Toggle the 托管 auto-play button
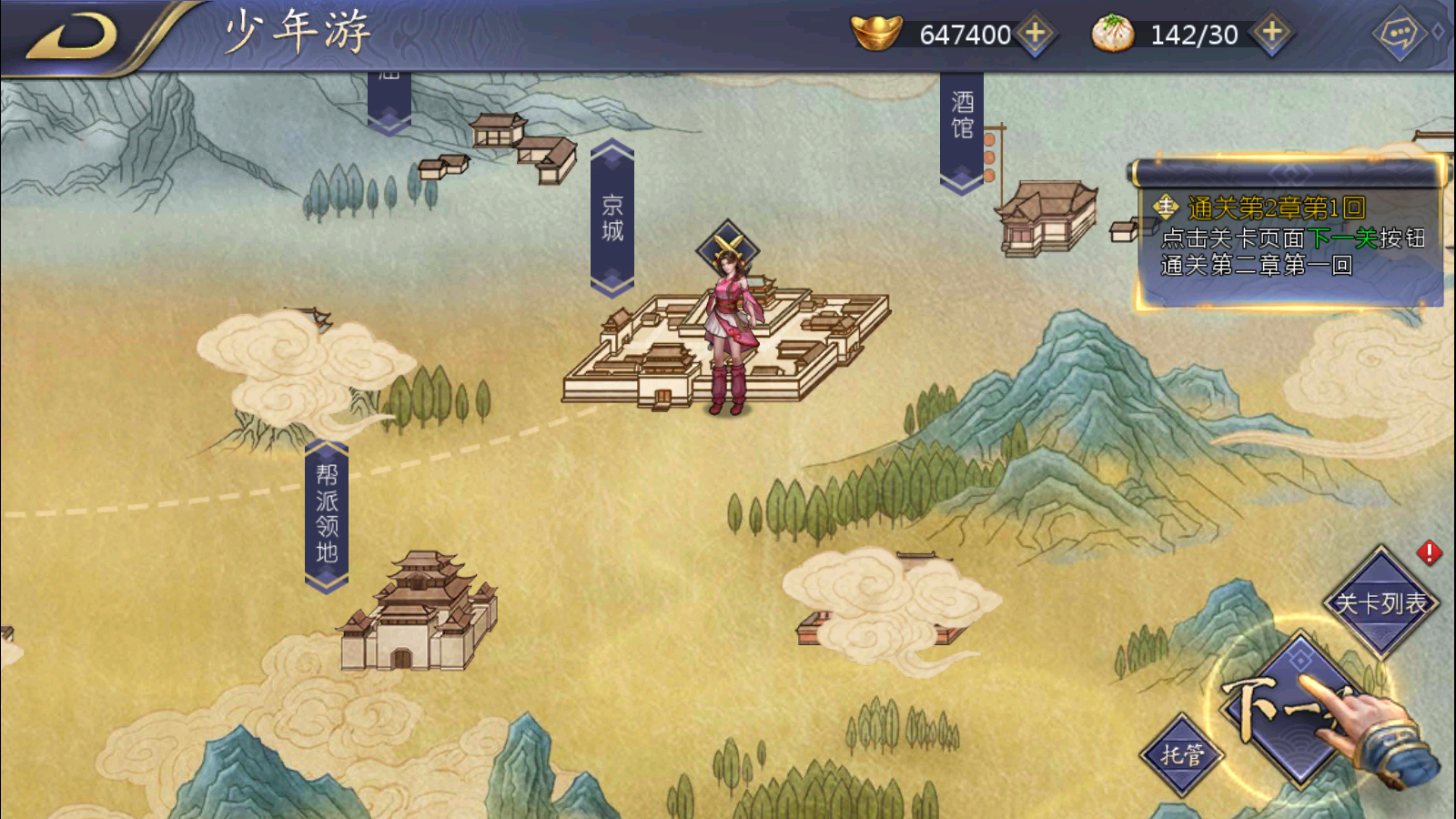The height and width of the screenshot is (819, 1456). (x=1182, y=754)
